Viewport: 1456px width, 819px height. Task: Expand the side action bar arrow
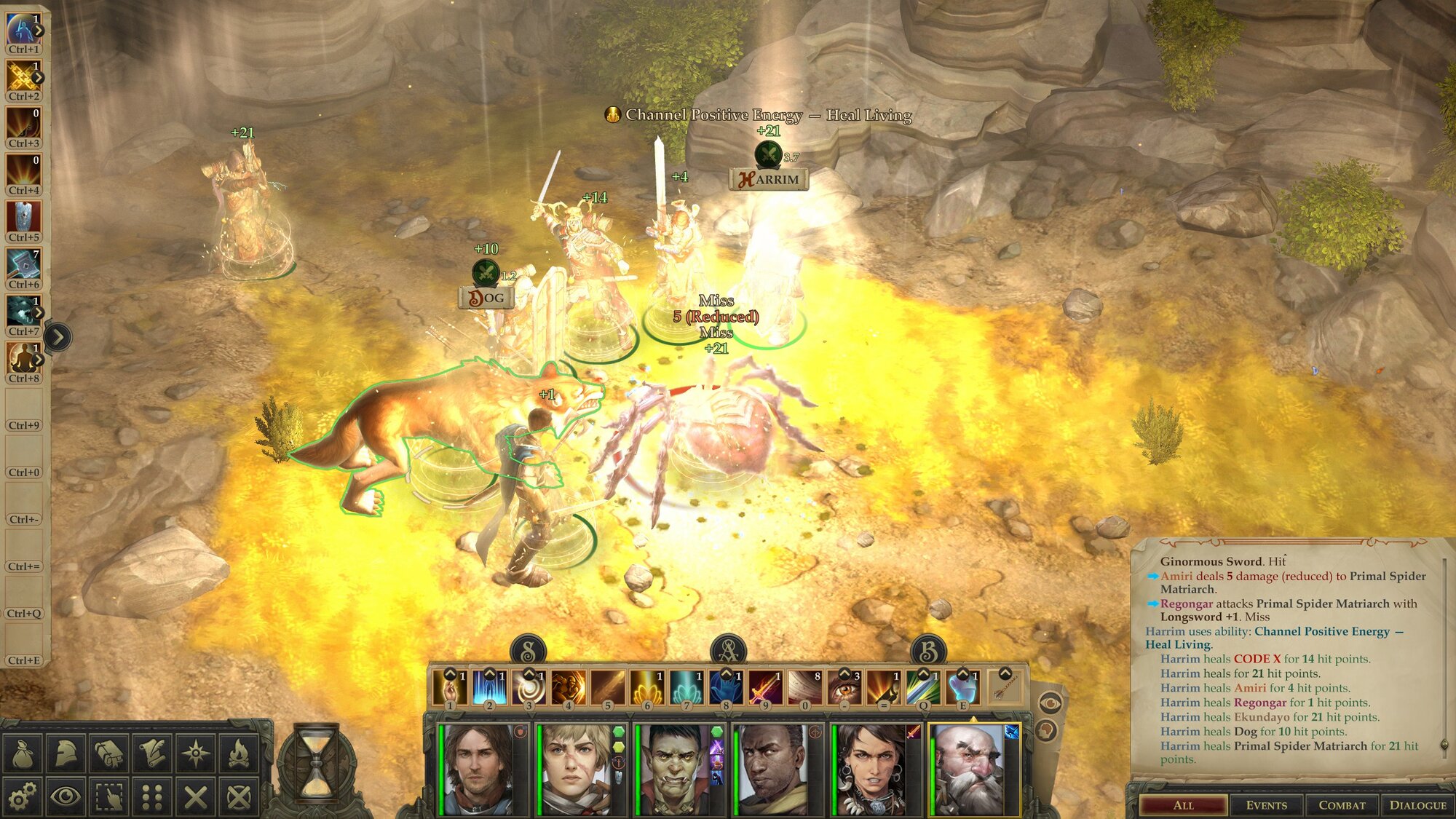click(58, 337)
